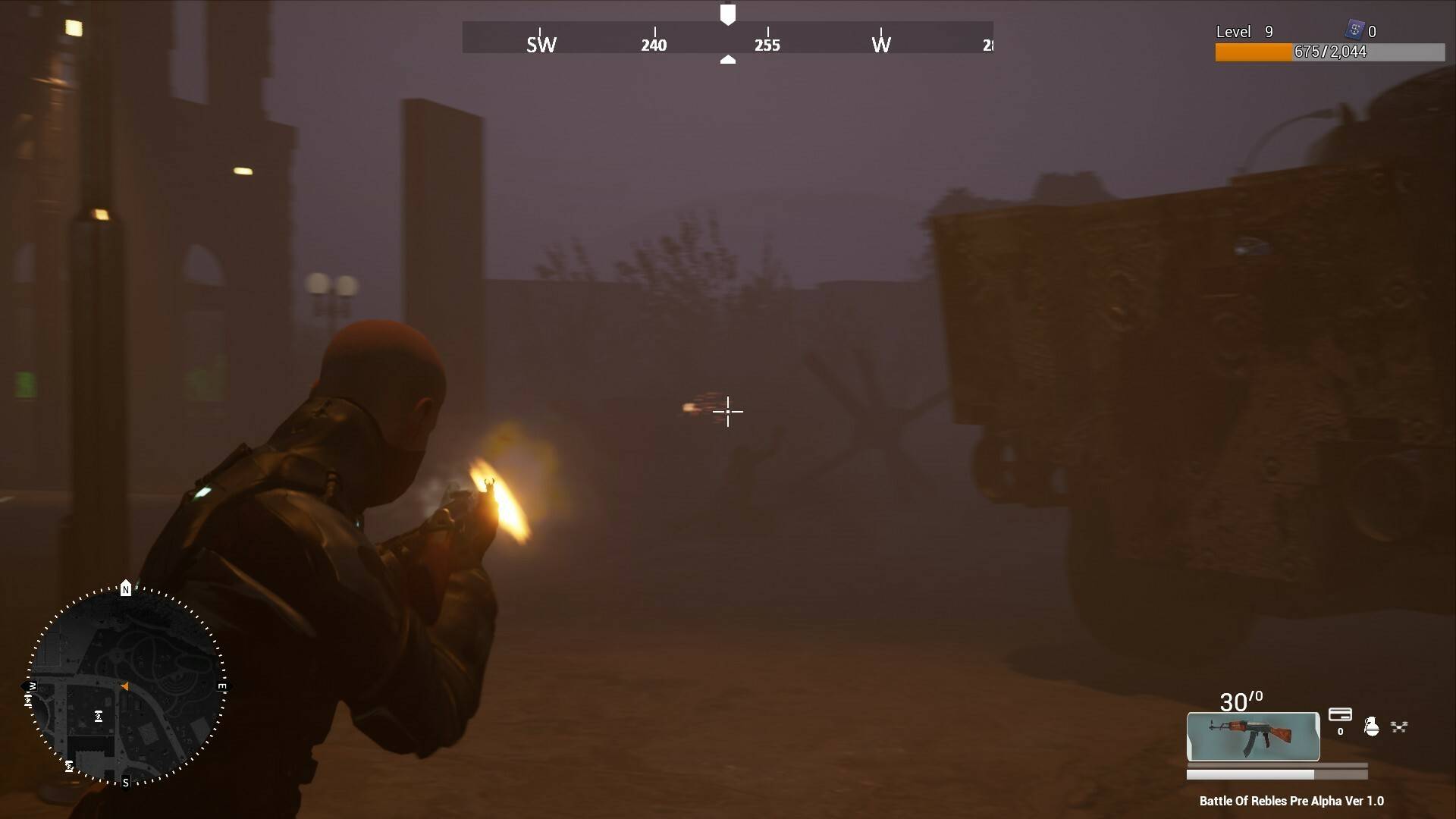
Task: Select the AK-47 weapon slot
Action: coord(1253,736)
